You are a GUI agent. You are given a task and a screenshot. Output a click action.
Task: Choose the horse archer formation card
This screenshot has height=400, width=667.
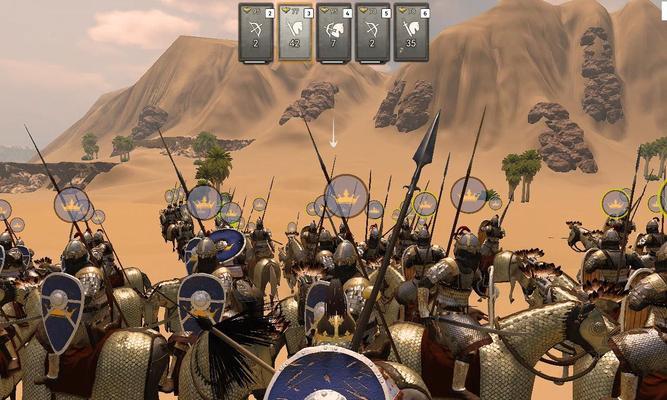click(334, 31)
